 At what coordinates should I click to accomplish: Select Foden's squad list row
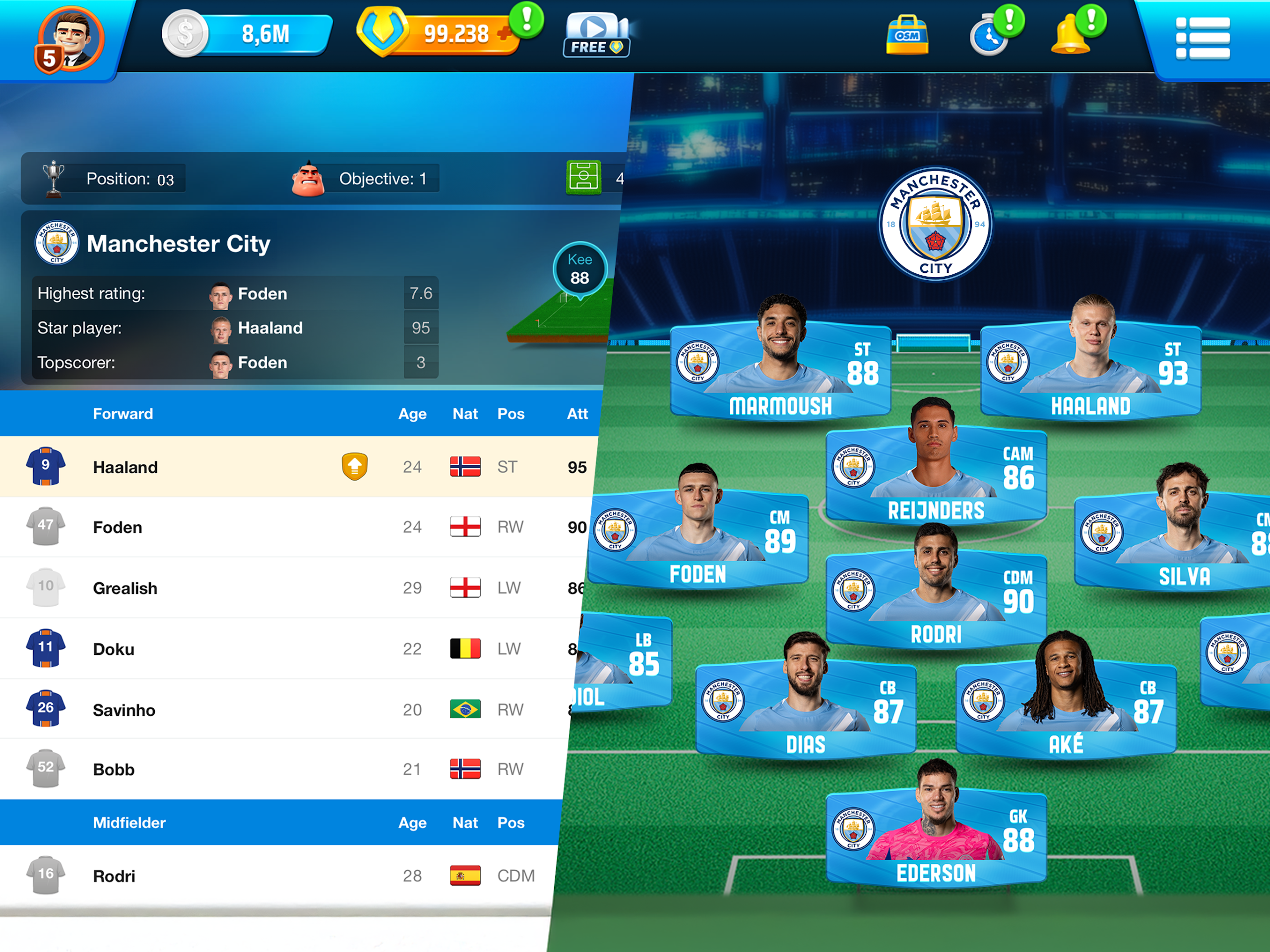click(118, 527)
